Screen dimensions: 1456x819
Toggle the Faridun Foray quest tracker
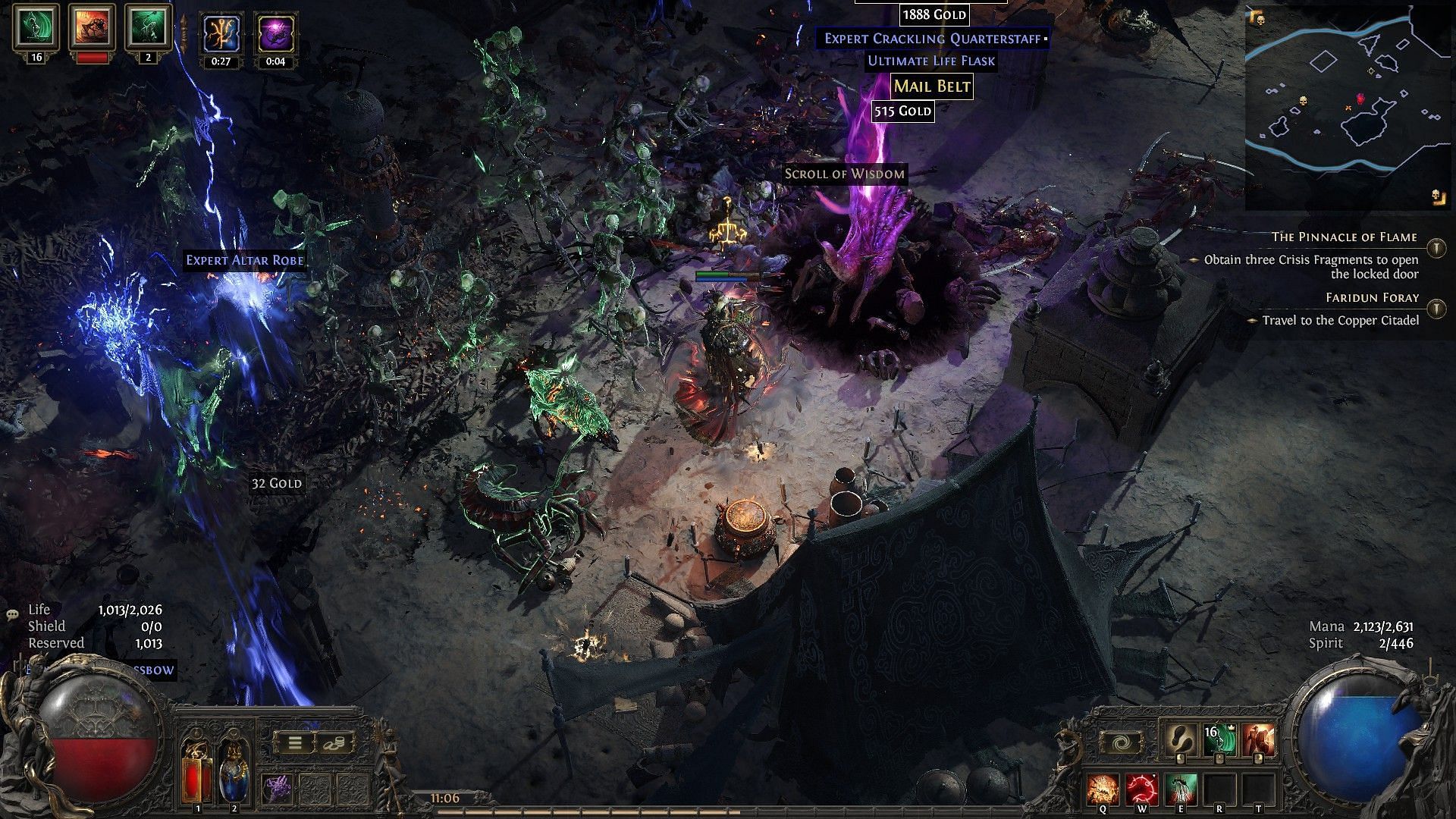click(1436, 309)
